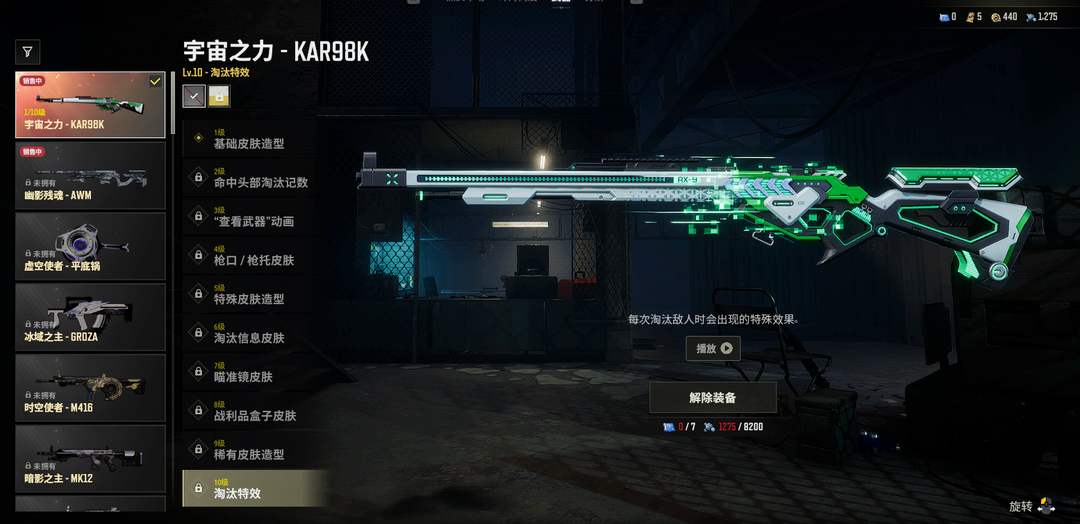Viewport: 1080px width, 524px height.
Task: Pick the 冰域之主 - GROZA skin
Action: coord(90,317)
